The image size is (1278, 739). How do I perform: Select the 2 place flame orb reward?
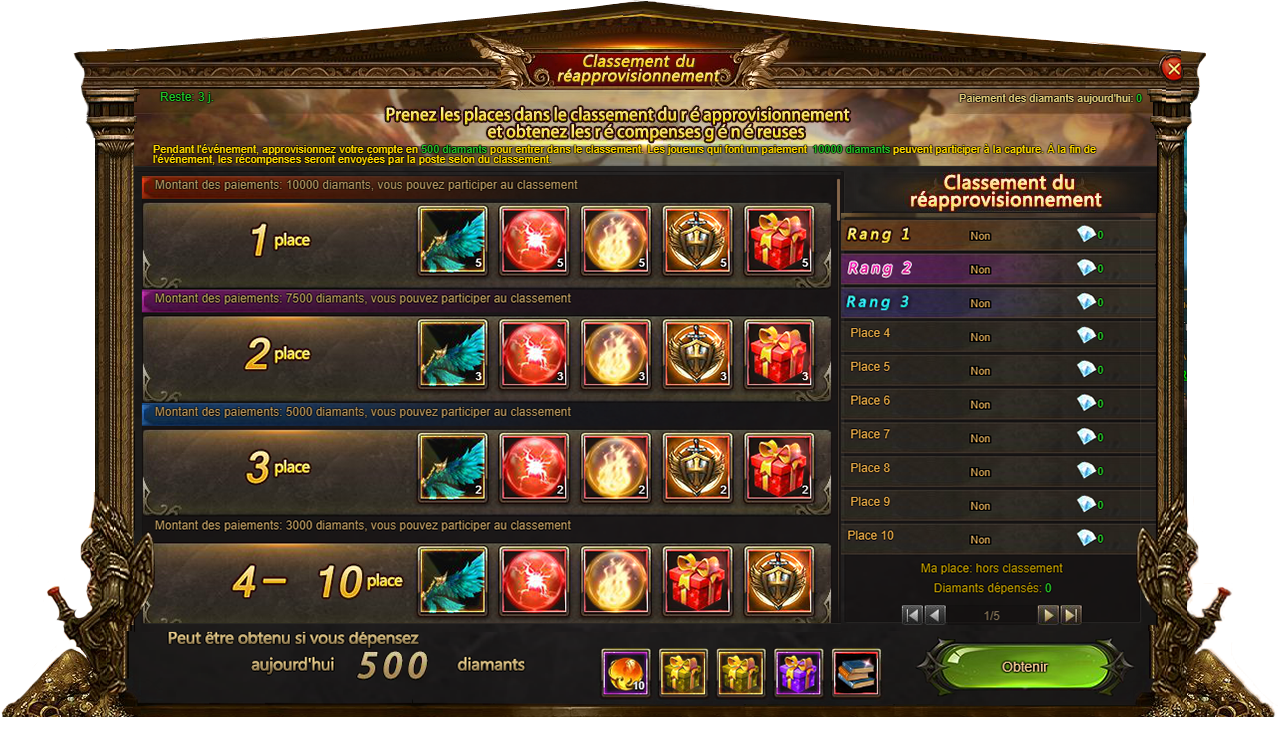tap(616, 353)
